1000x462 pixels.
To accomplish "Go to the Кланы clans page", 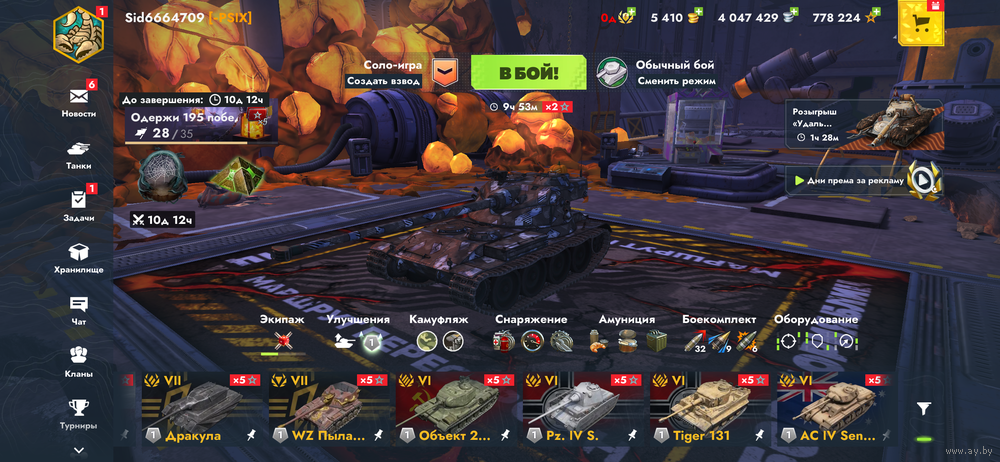I will tap(79, 361).
